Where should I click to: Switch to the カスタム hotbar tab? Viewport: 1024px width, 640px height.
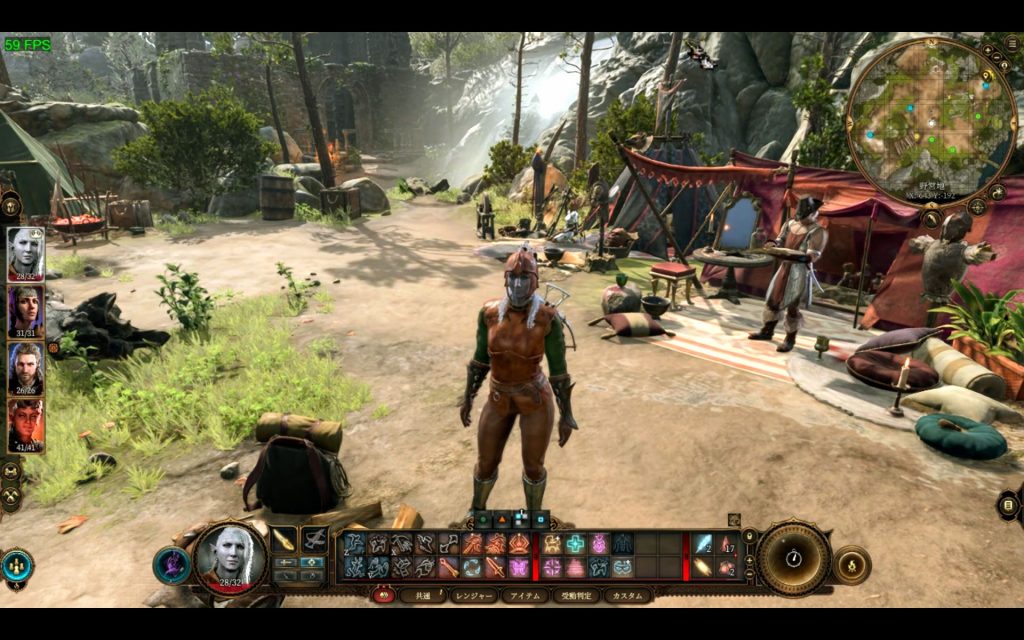pos(627,595)
